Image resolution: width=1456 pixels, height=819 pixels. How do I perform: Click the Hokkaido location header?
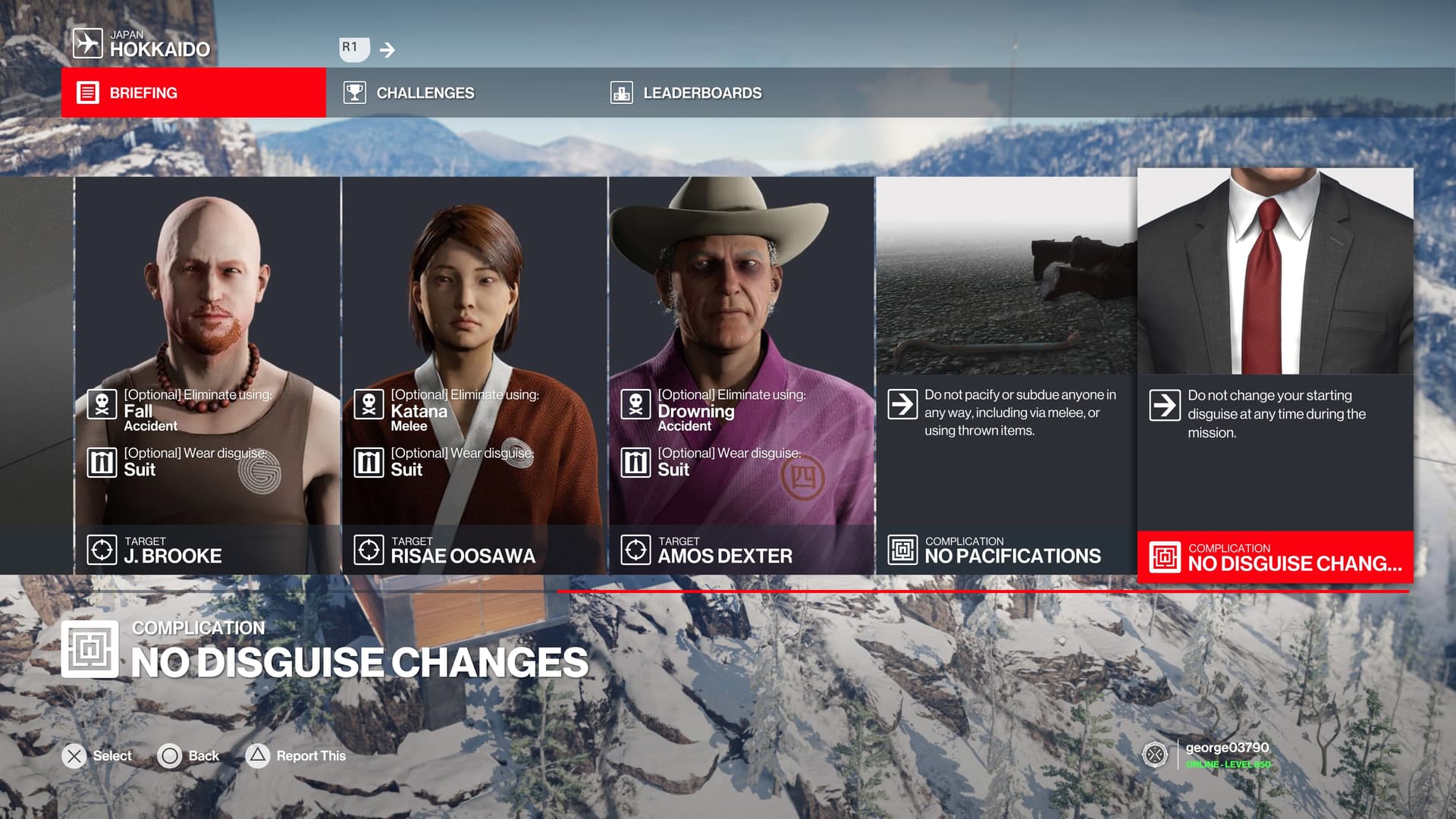point(143,44)
